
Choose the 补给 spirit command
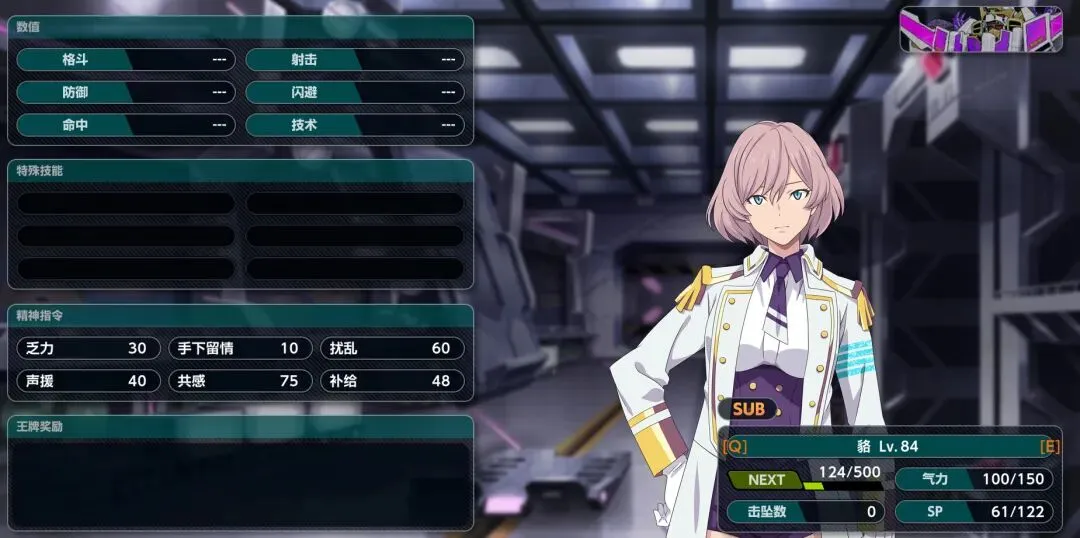click(x=392, y=380)
